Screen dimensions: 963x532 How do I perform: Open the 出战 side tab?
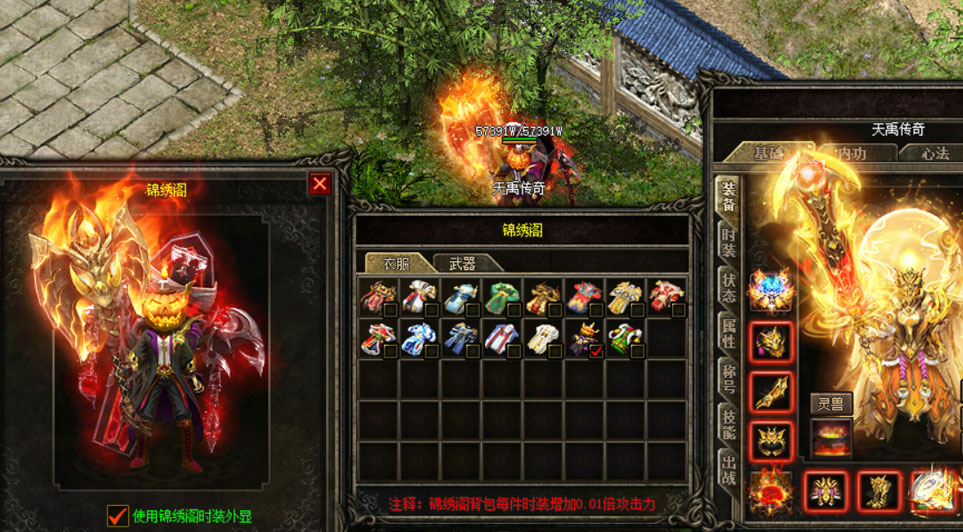(x=729, y=469)
